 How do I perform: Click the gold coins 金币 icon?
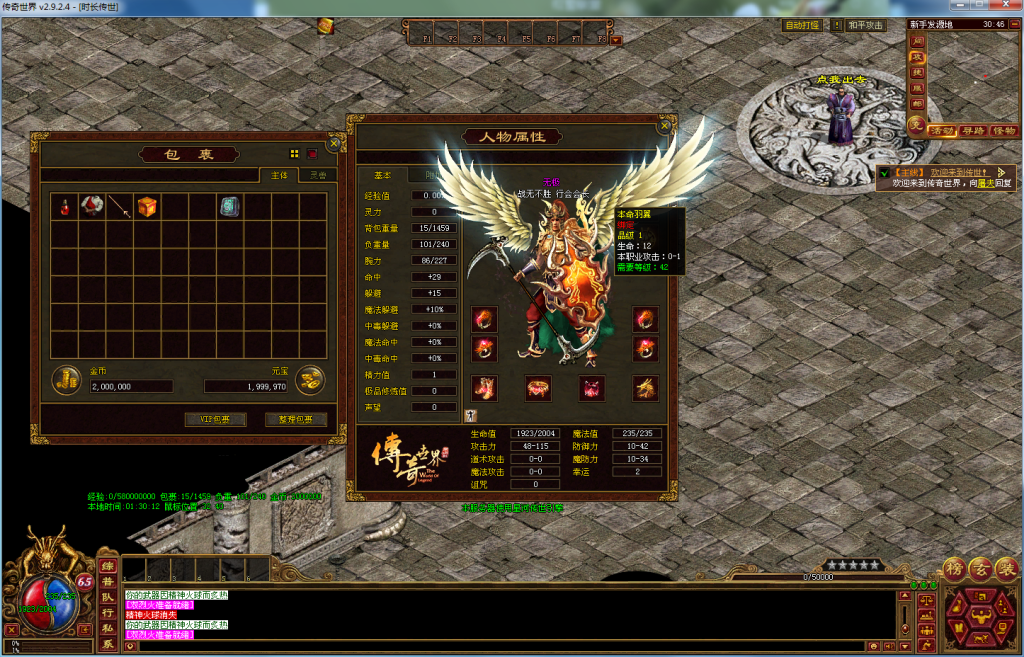tap(67, 380)
